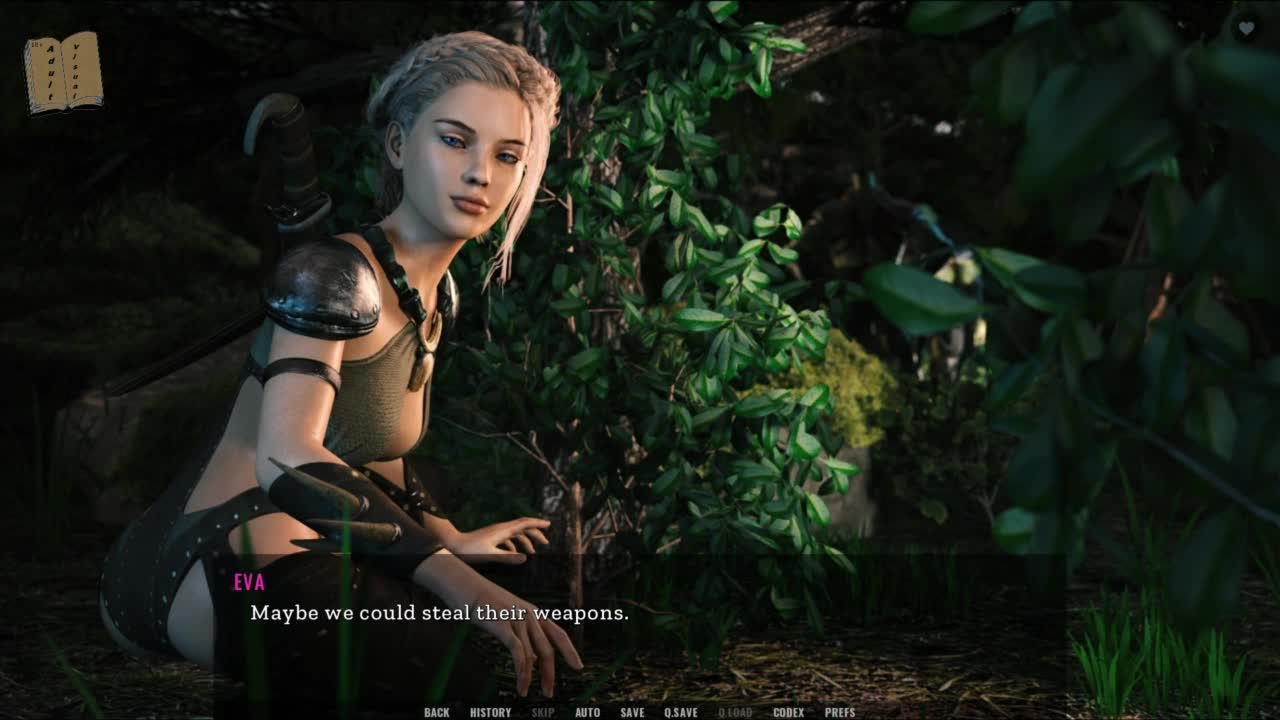Open the SAVE menu

pos(632,712)
